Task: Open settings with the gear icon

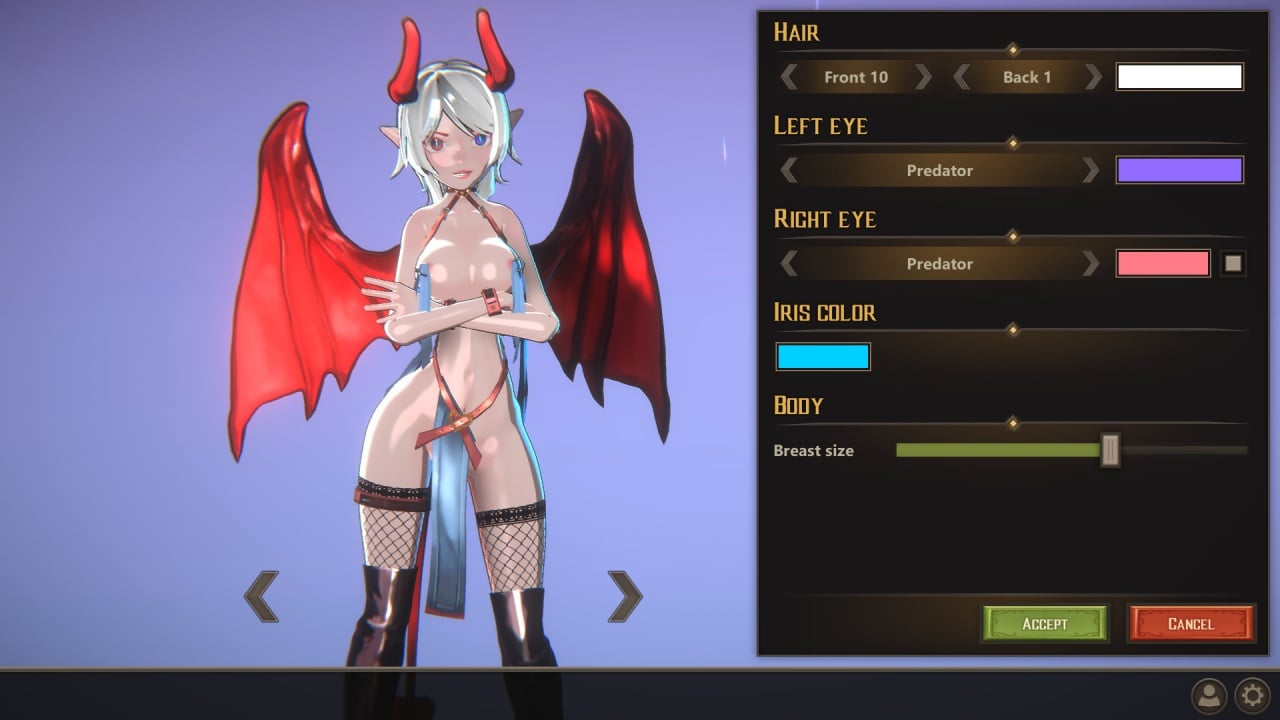Action: tap(1252, 694)
